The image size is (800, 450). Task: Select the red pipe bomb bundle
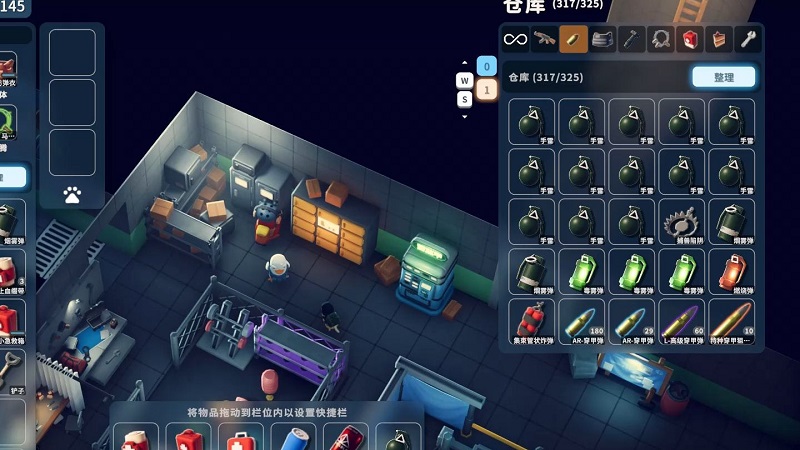coord(532,322)
